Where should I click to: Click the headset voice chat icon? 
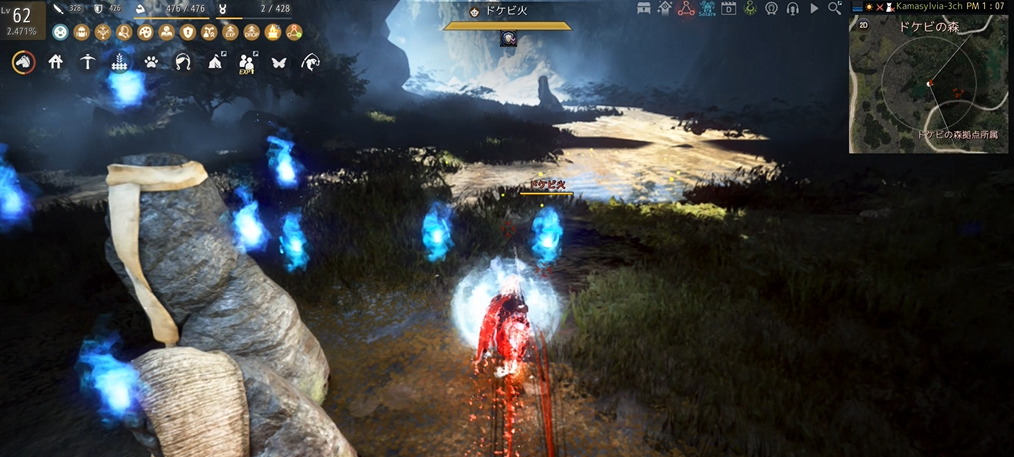click(x=792, y=8)
